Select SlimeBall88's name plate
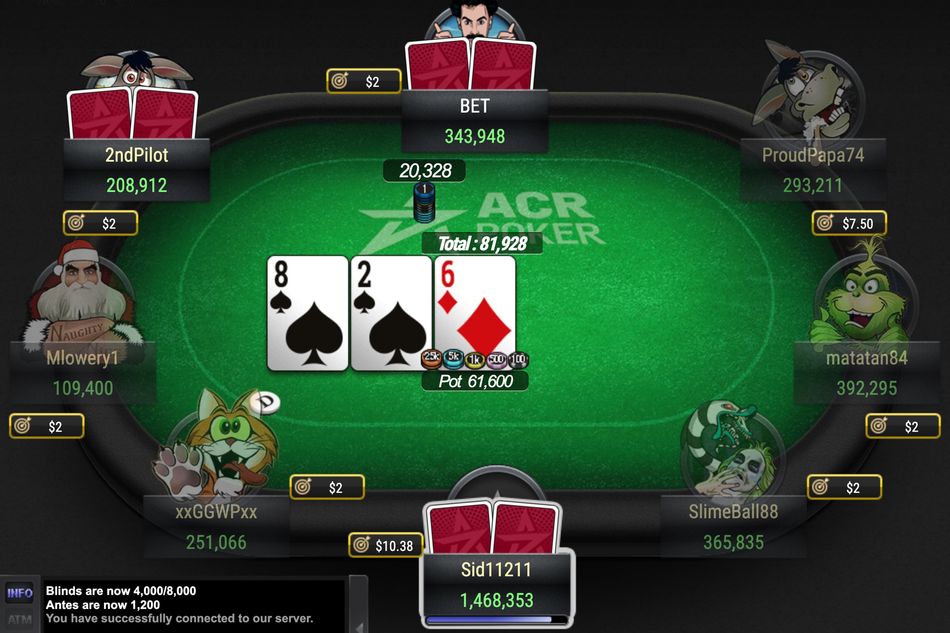This screenshot has width=950, height=633. pos(733,527)
